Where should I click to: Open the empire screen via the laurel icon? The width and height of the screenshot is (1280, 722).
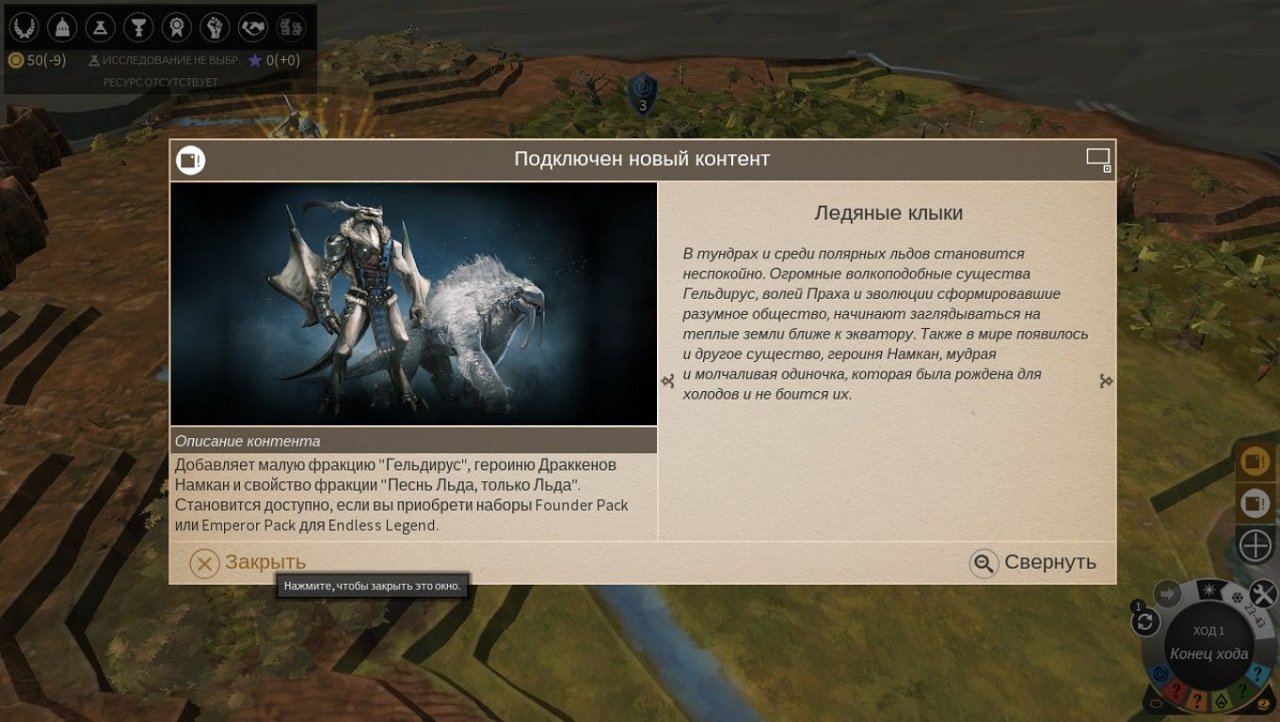(x=25, y=26)
